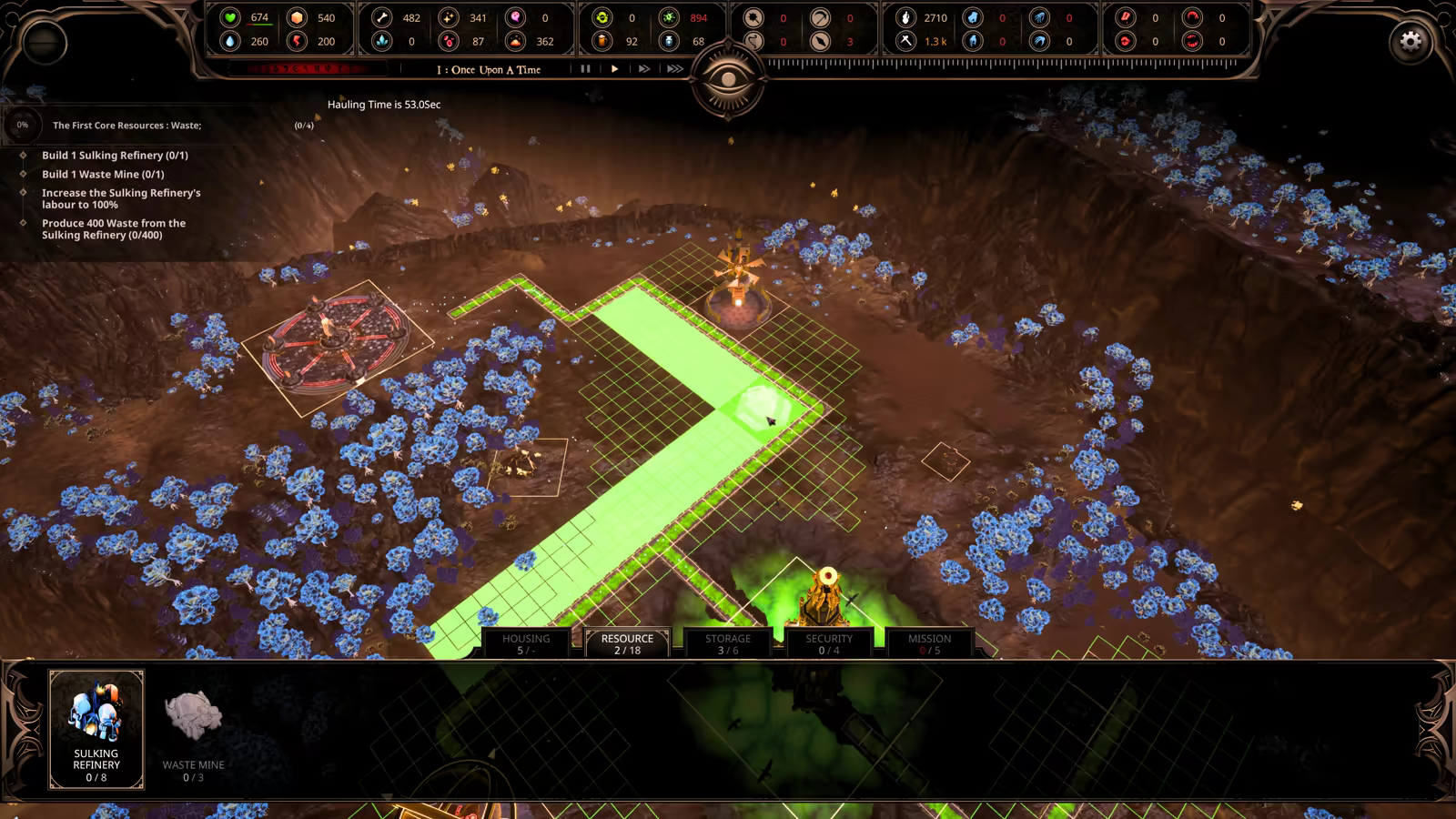Switch to the Housing tab
The width and height of the screenshot is (1456, 819).
(526, 643)
